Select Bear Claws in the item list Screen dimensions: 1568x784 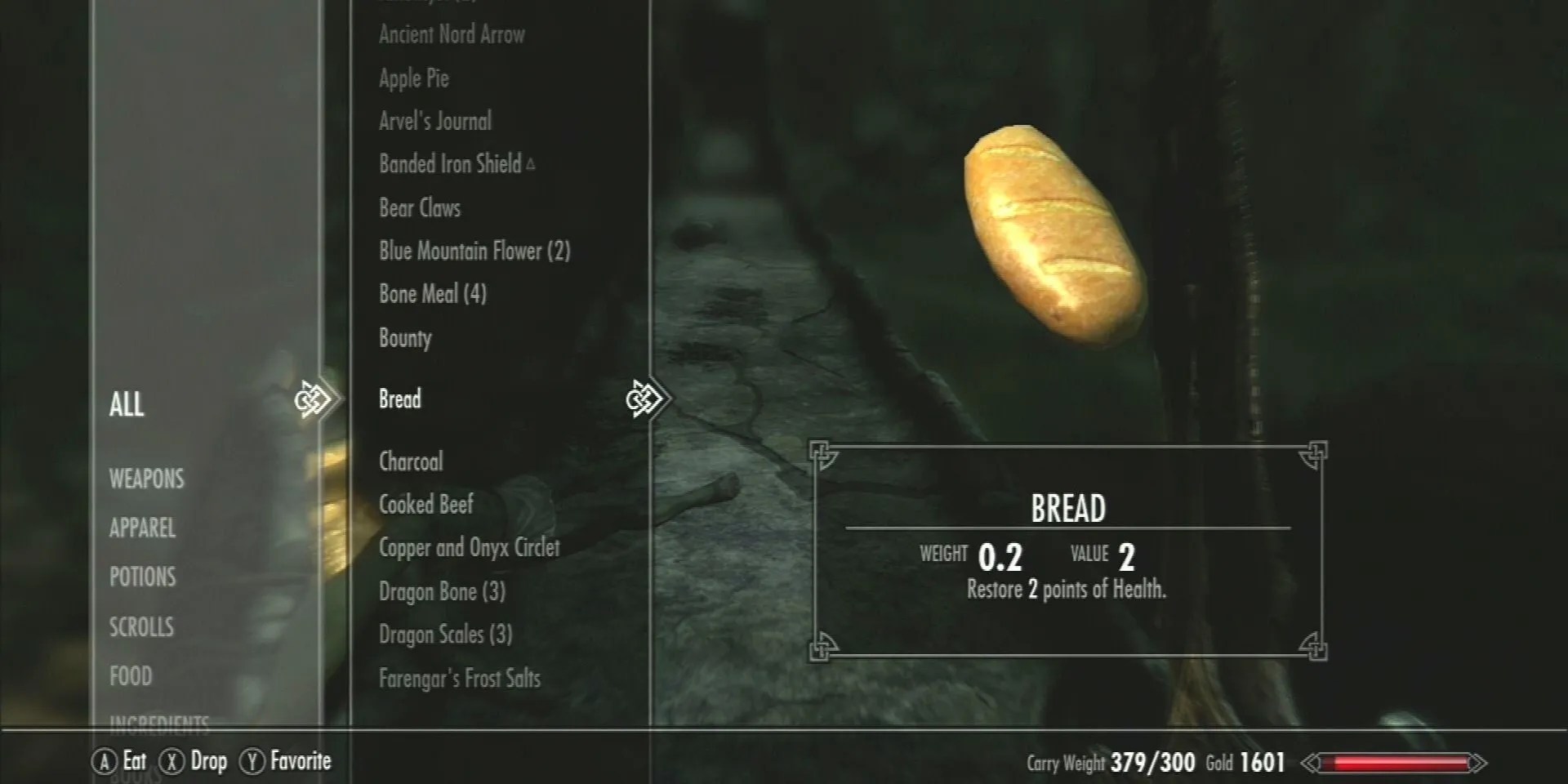point(419,207)
